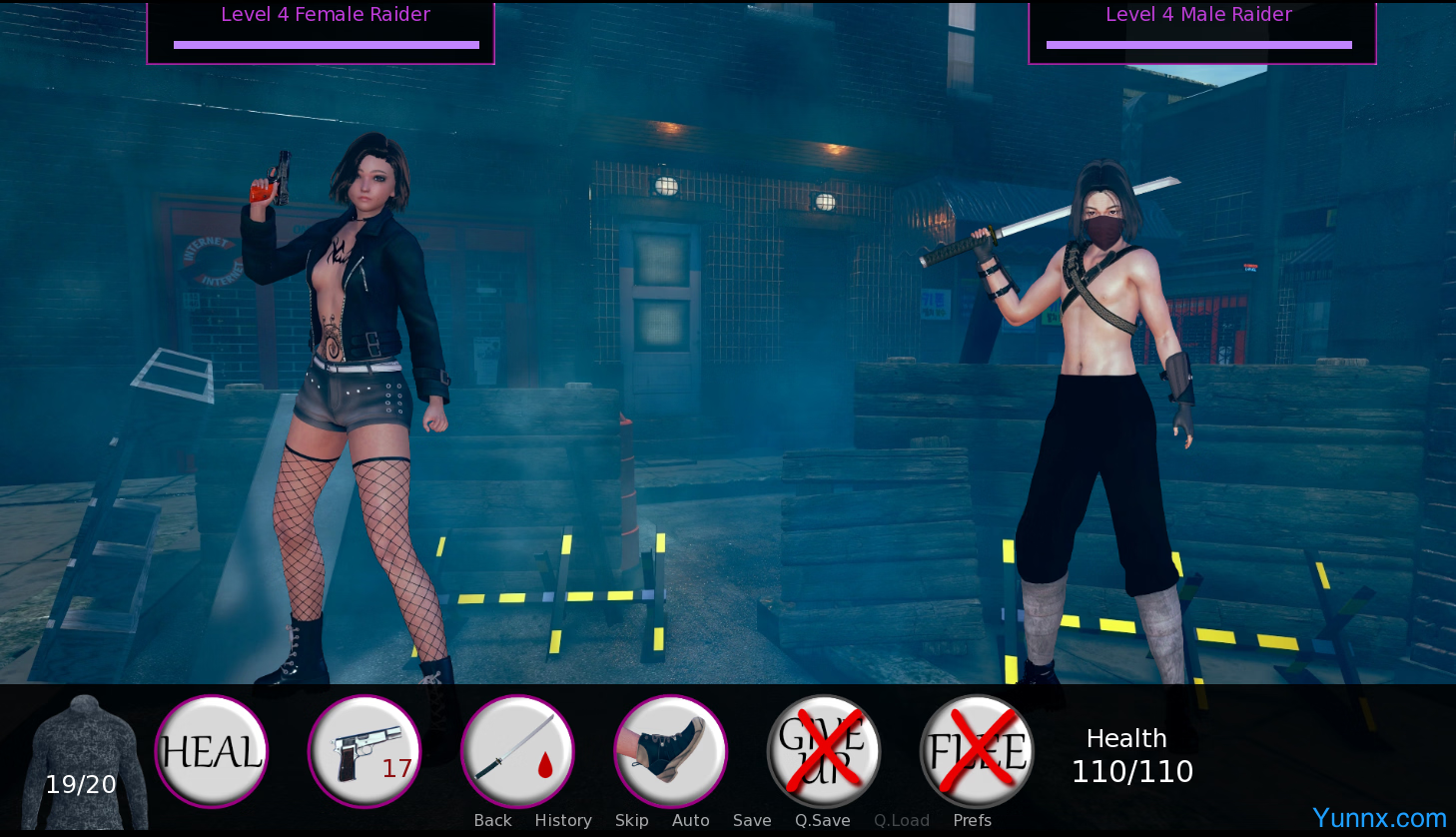Viewport: 1456px width, 837px height.
Task: Select the Level 4 Male Raider panel
Action: [1202, 32]
